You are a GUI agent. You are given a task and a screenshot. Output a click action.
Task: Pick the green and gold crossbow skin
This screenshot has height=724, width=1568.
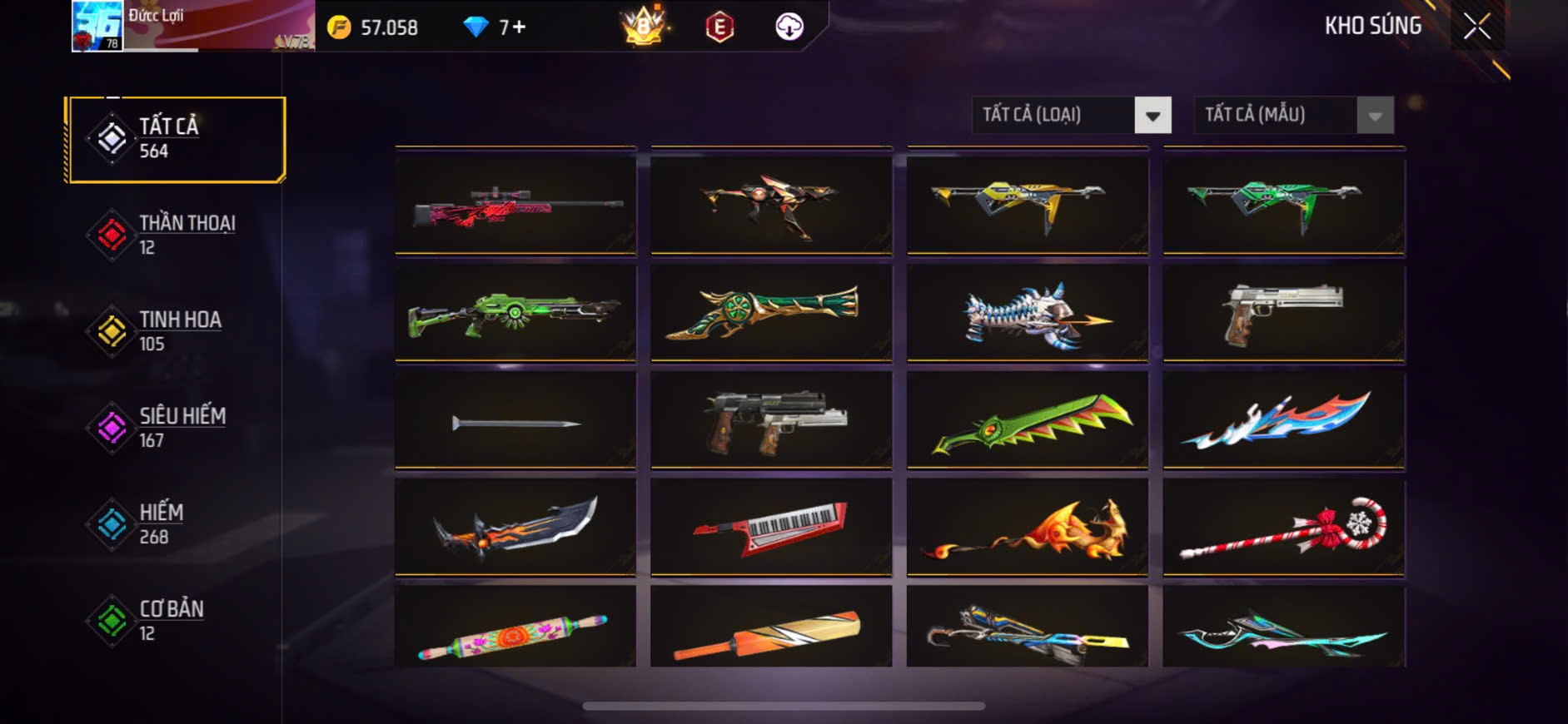(x=771, y=313)
